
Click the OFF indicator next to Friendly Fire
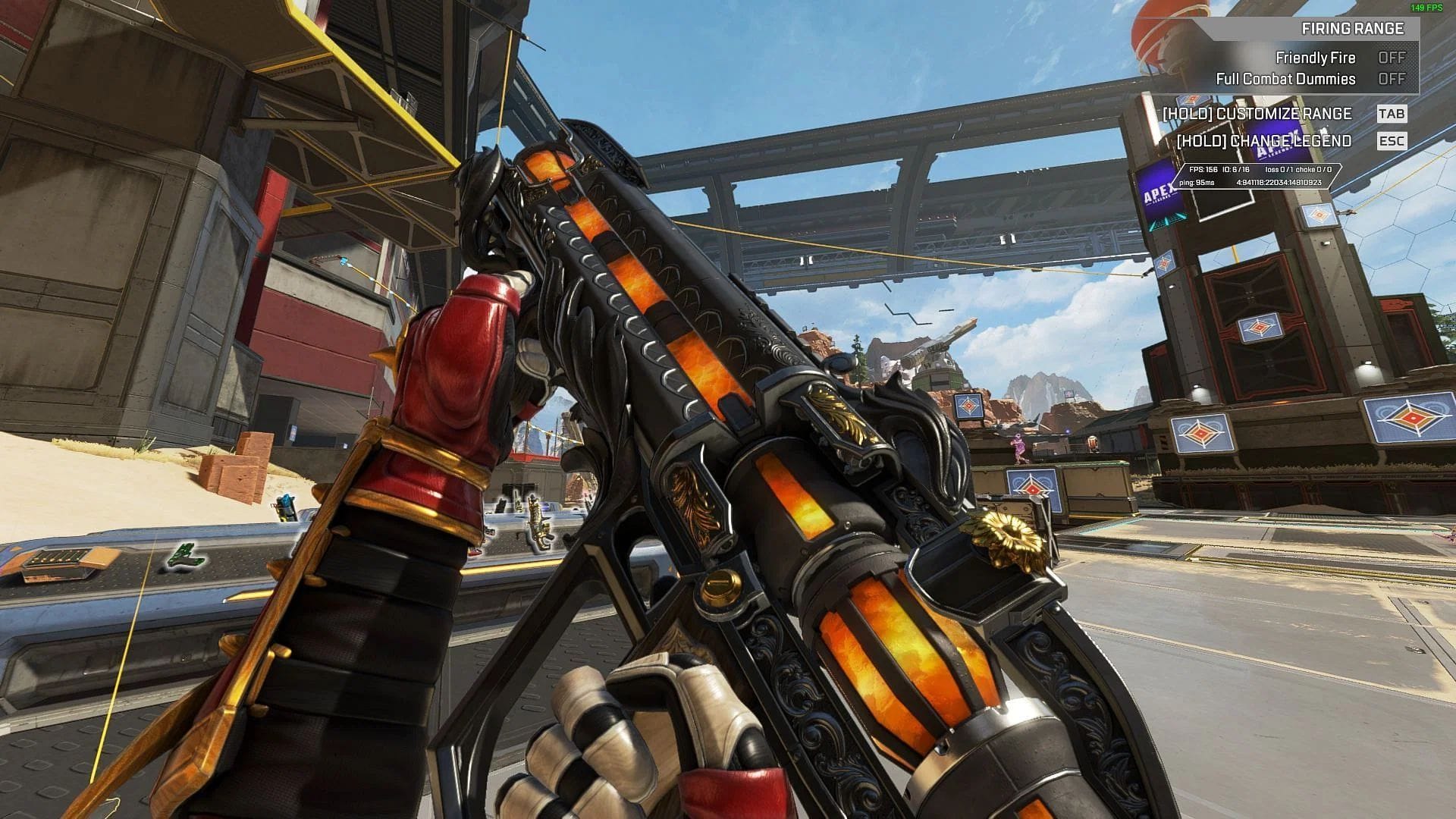click(1393, 58)
